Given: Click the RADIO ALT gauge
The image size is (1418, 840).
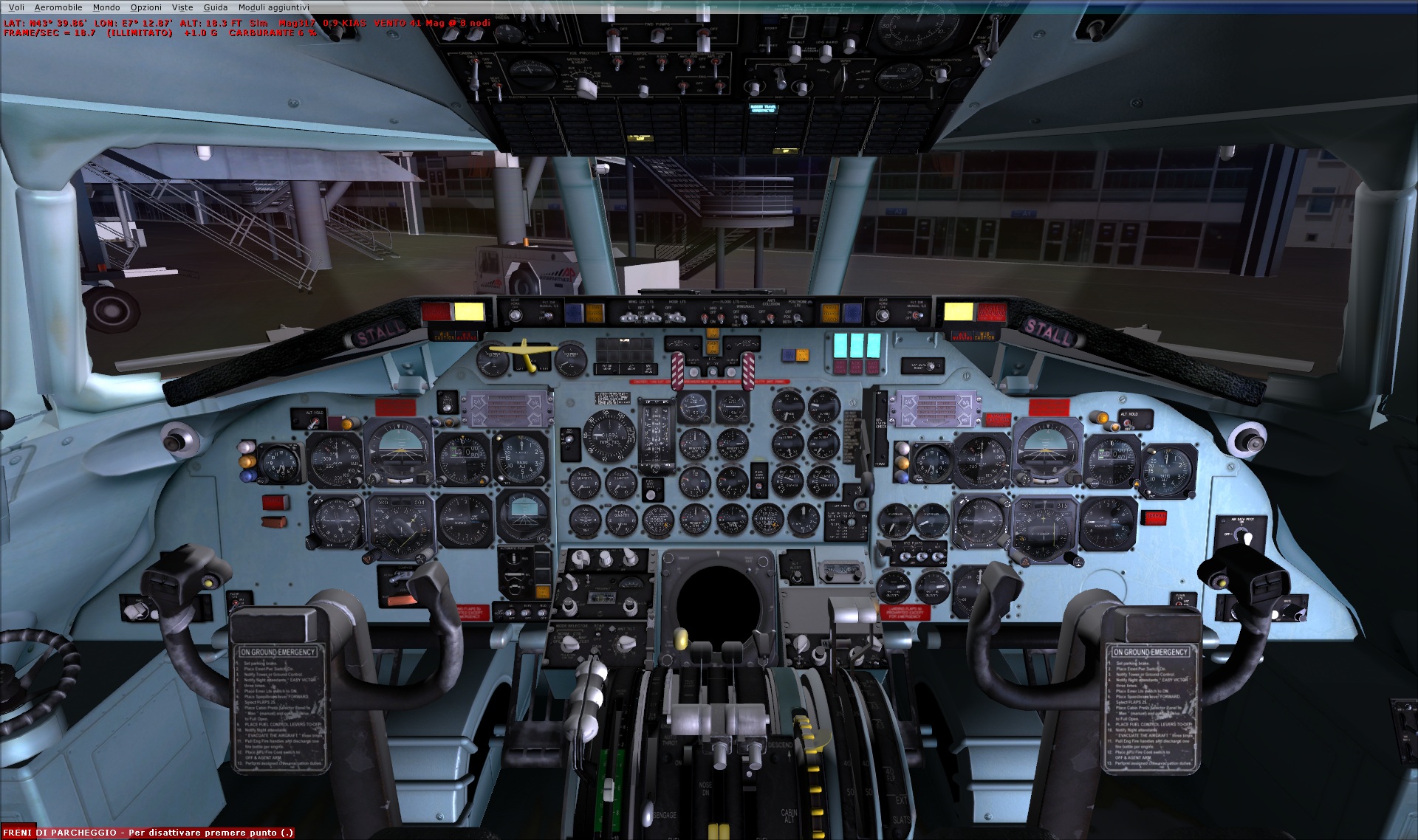Looking at the screenshot, I should point(522,458).
